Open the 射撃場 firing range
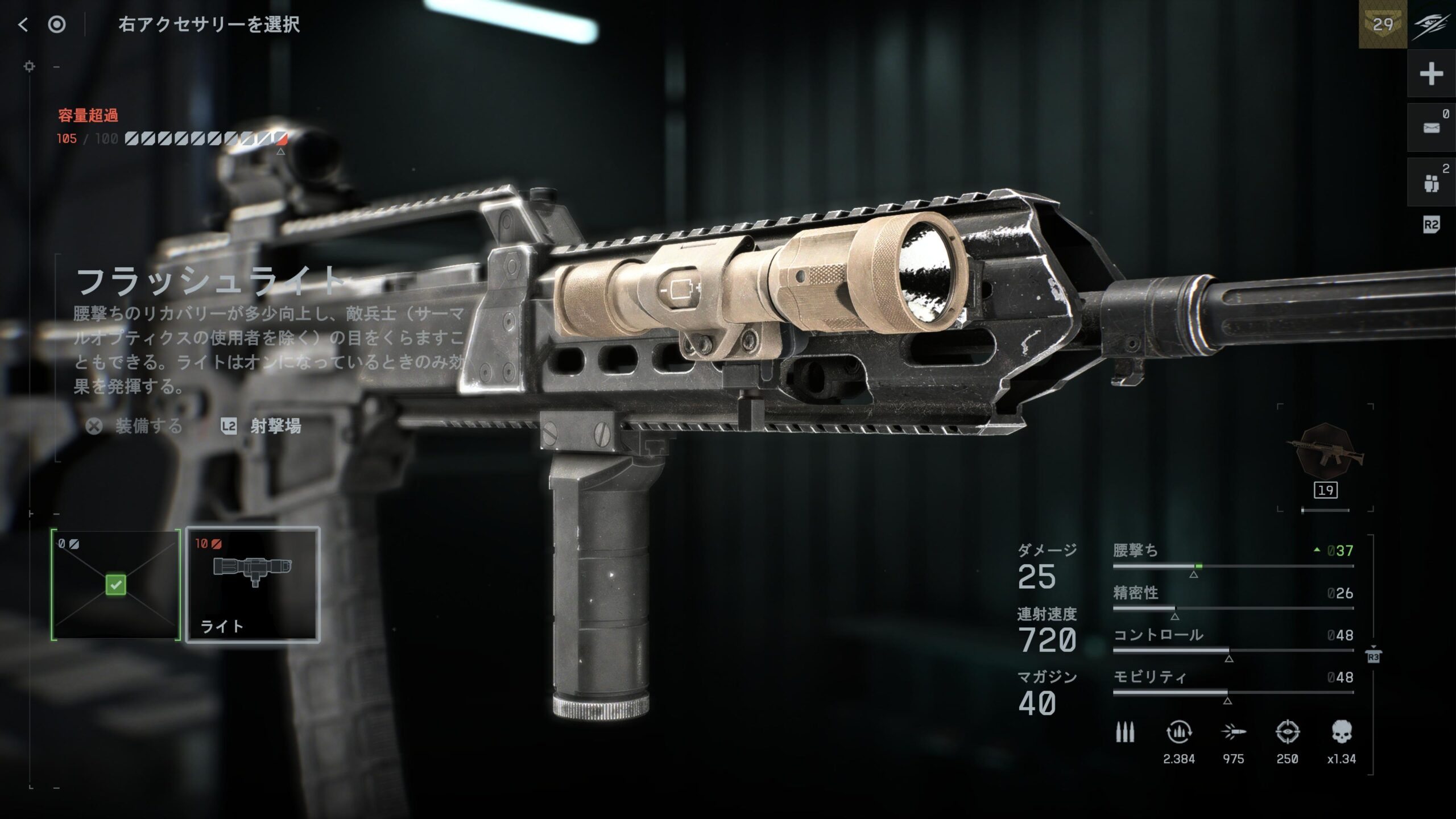 coord(262,426)
